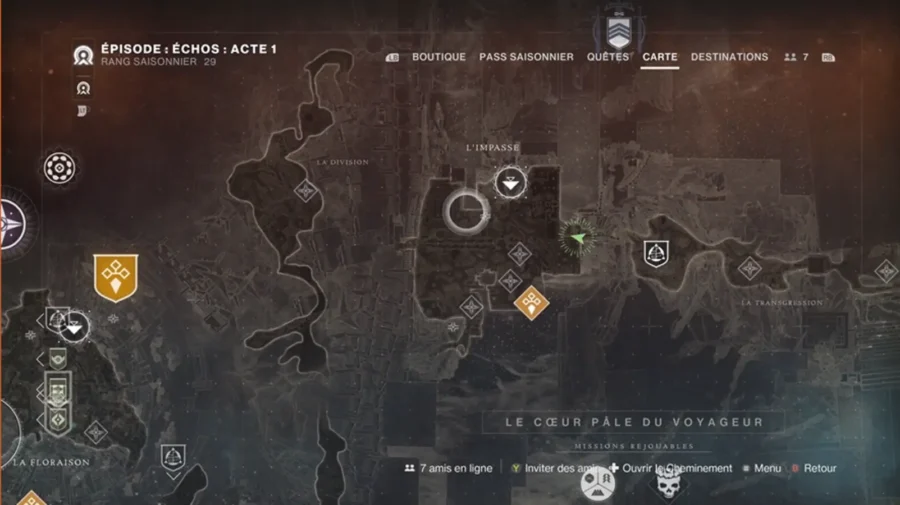
Task: Switch to the Pass Saisonnier tab
Action: (x=526, y=57)
